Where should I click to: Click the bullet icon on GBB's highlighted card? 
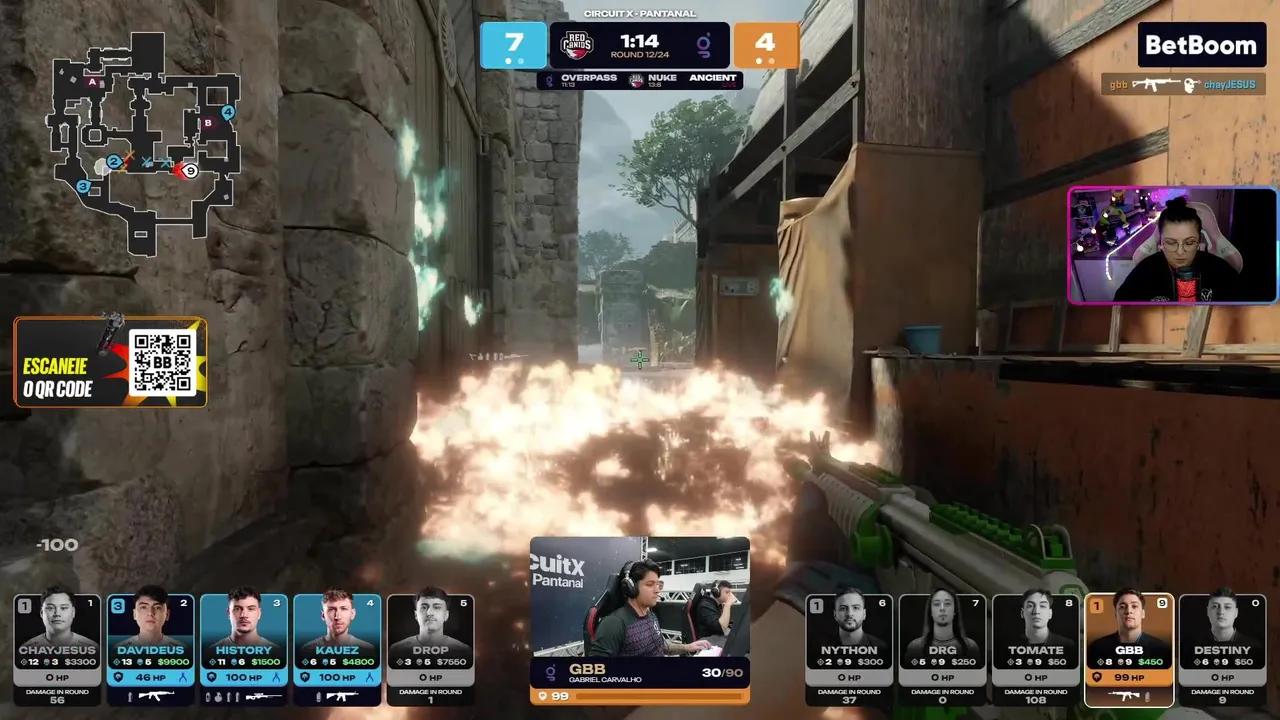[x=1147, y=696]
